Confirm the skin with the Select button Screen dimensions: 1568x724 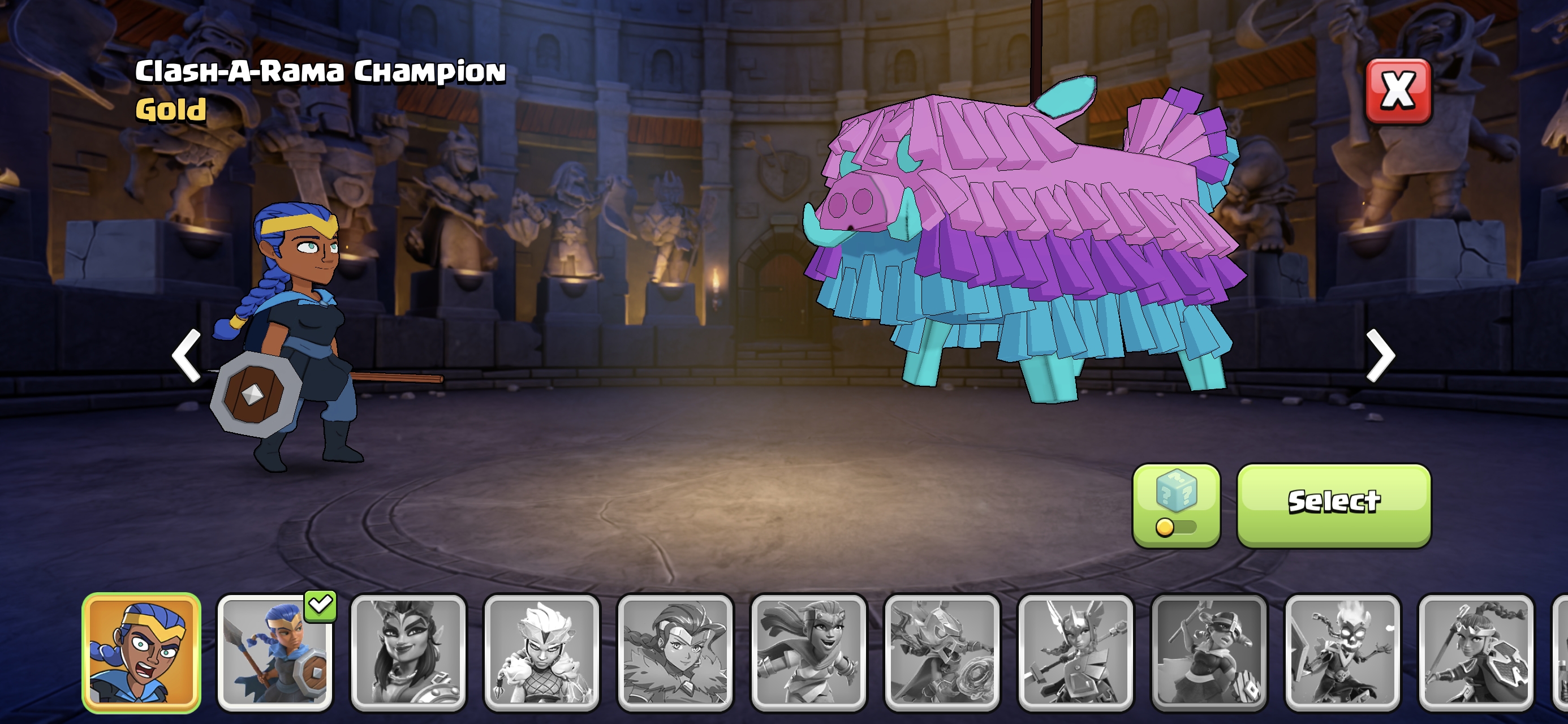(1334, 504)
